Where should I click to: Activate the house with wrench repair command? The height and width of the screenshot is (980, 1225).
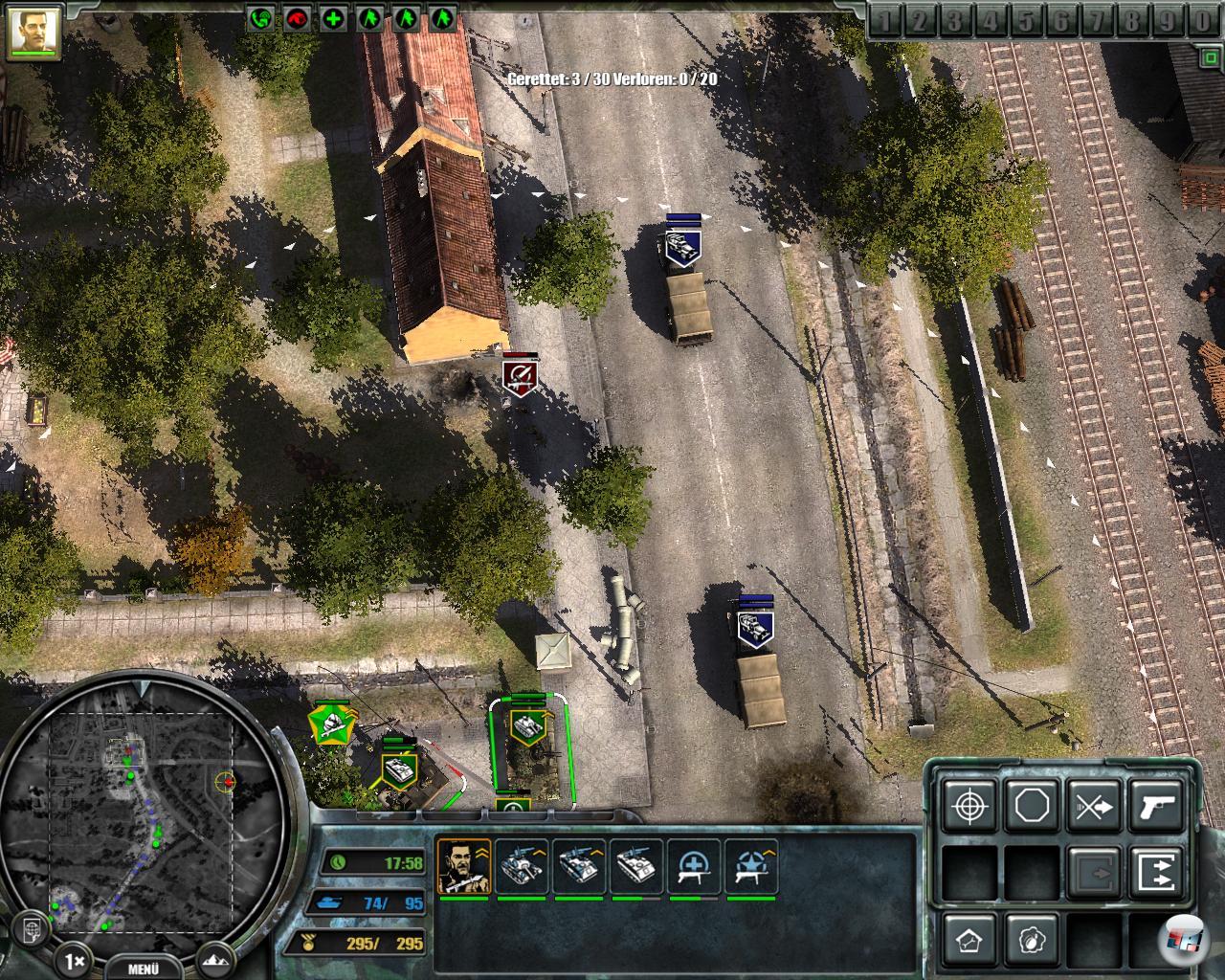[969, 940]
